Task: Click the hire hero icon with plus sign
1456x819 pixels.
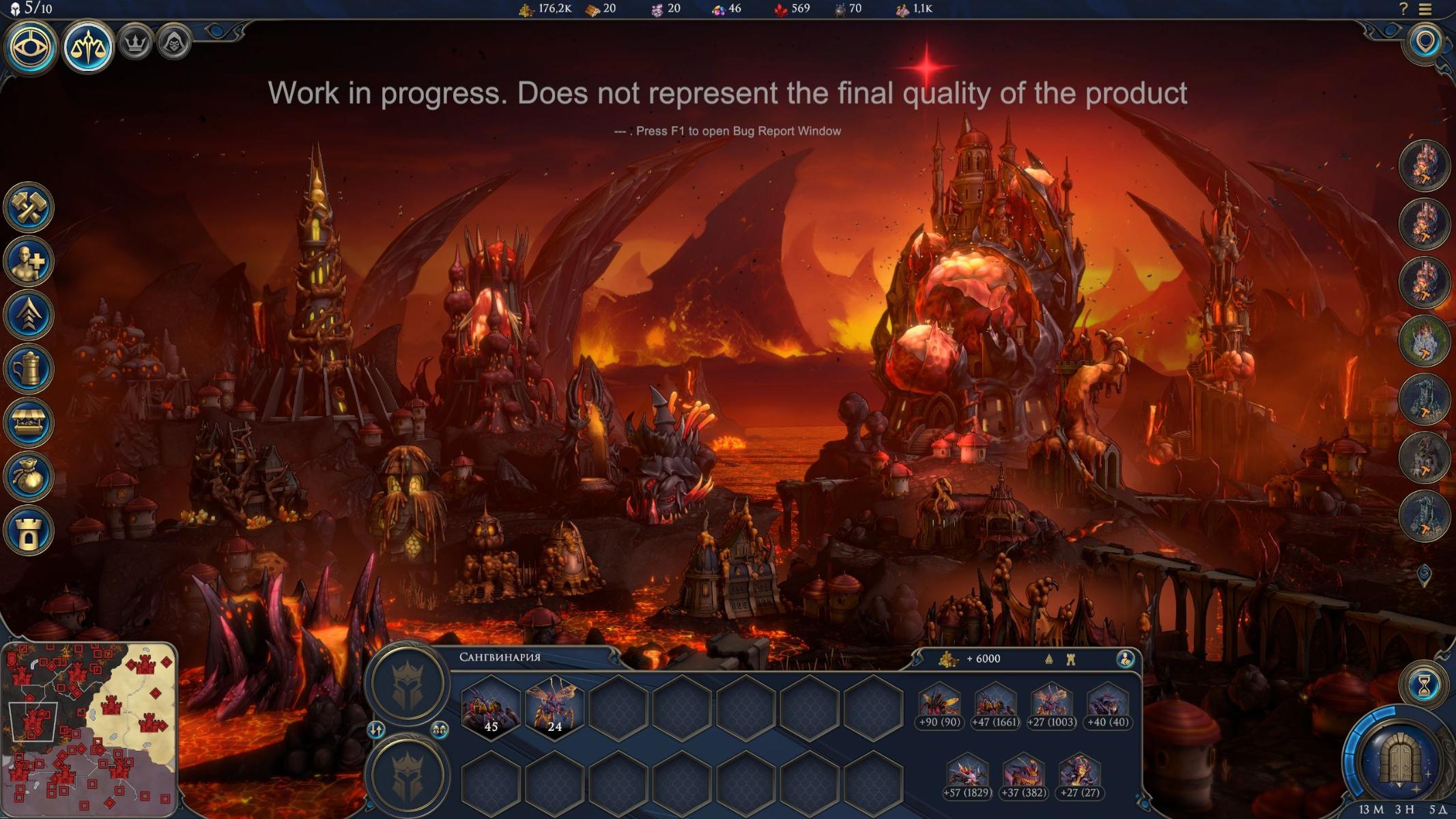Action: [x=29, y=261]
